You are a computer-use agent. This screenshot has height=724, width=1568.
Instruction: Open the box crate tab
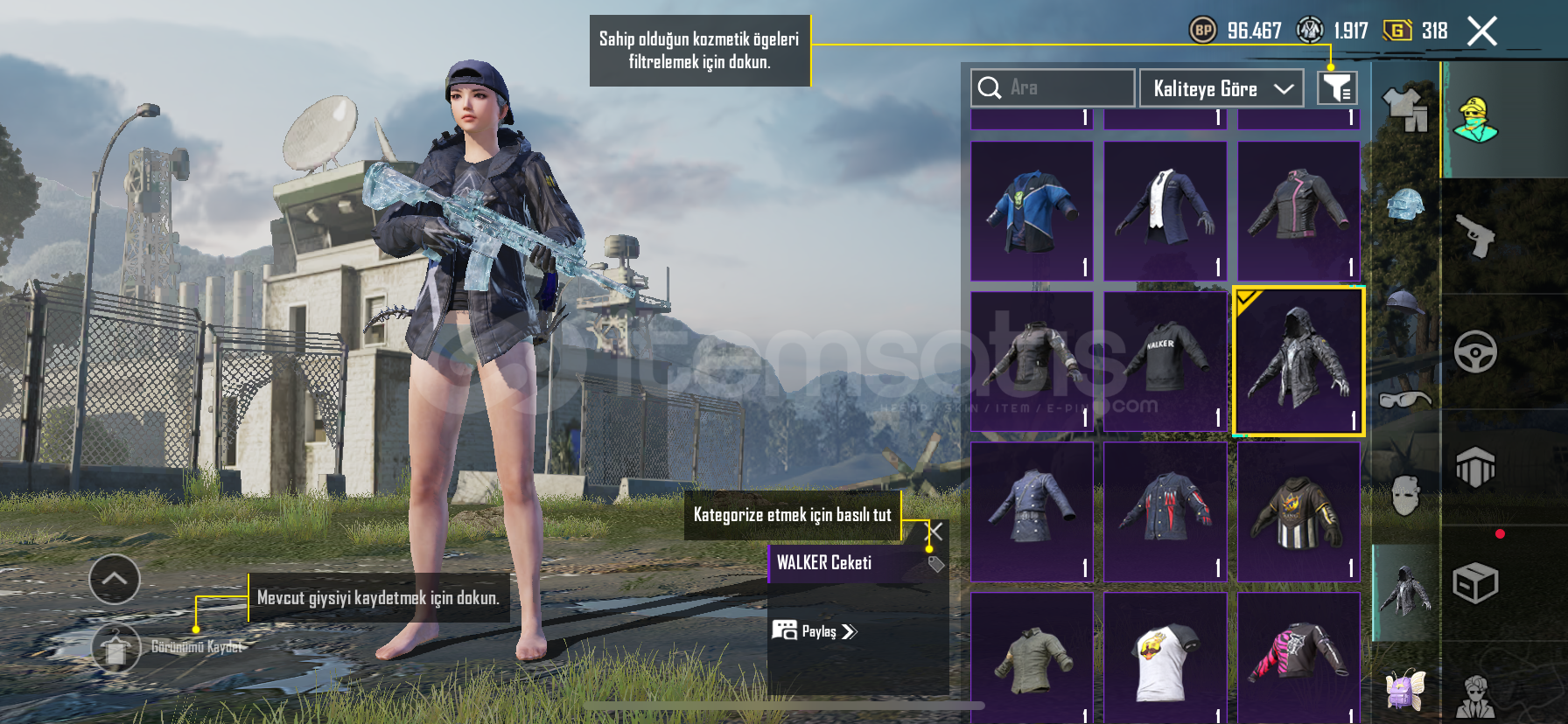coord(1475,583)
